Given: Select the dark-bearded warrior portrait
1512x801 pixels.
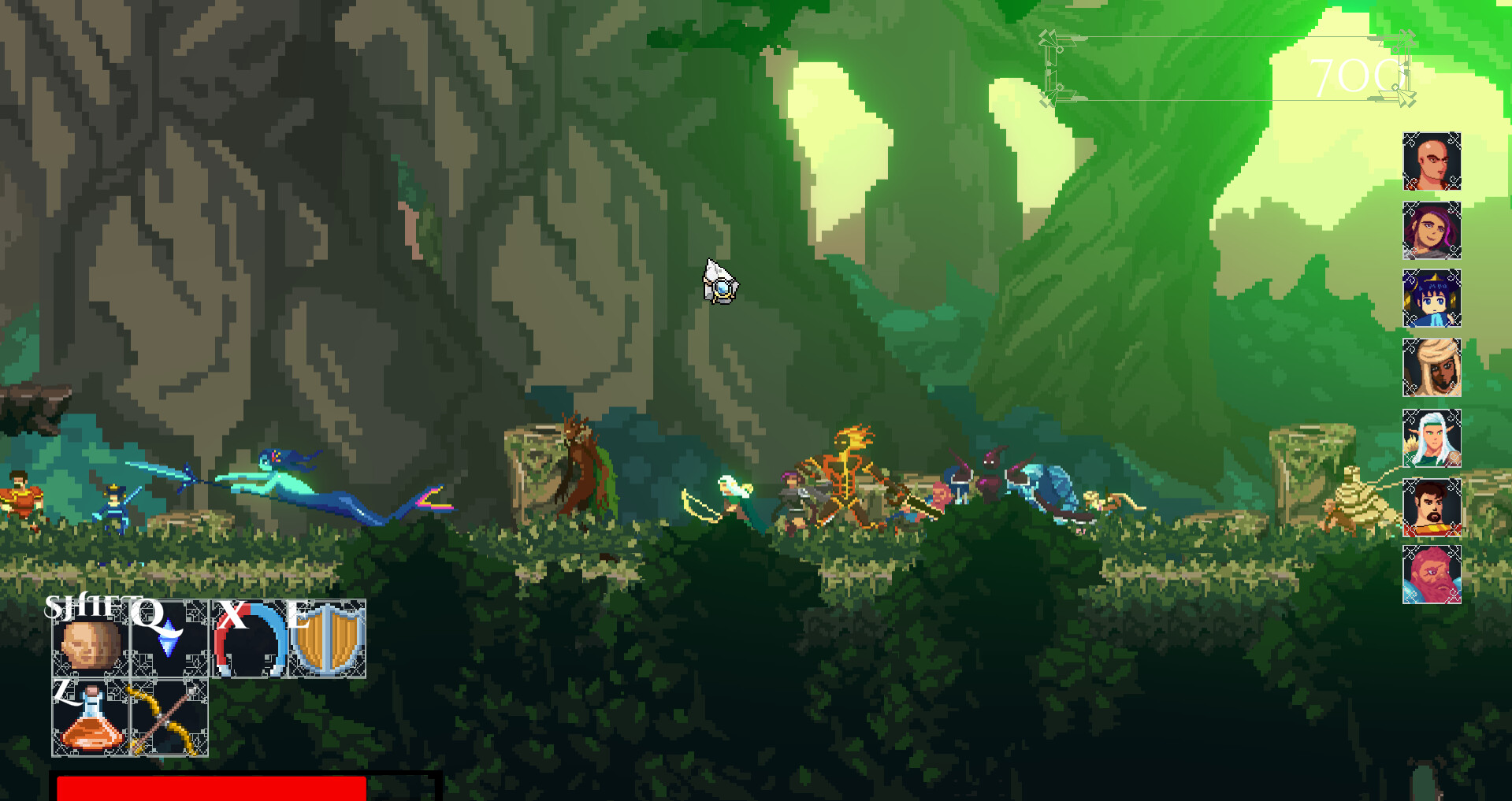Looking at the screenshot, I should [1432, 509].
